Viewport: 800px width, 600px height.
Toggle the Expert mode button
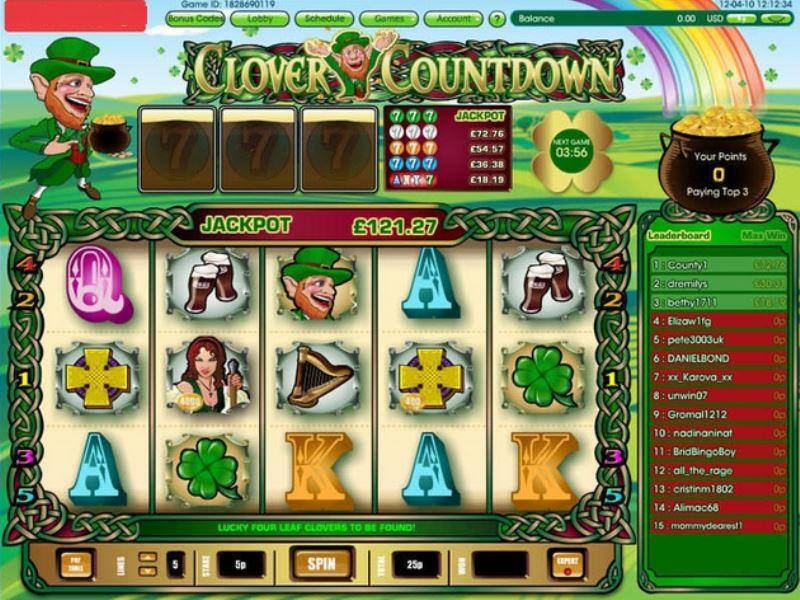coord(567,564)
